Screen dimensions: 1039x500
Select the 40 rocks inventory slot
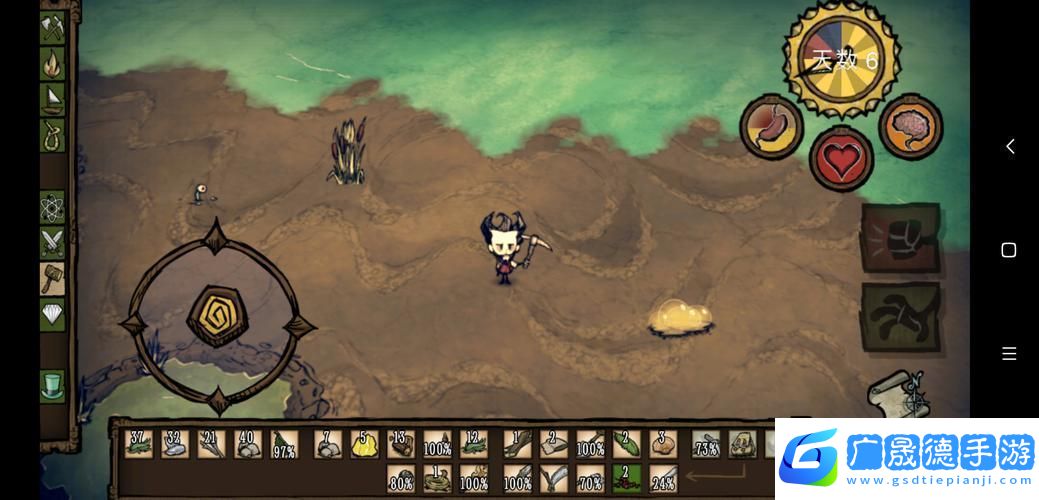pos(248,444)
